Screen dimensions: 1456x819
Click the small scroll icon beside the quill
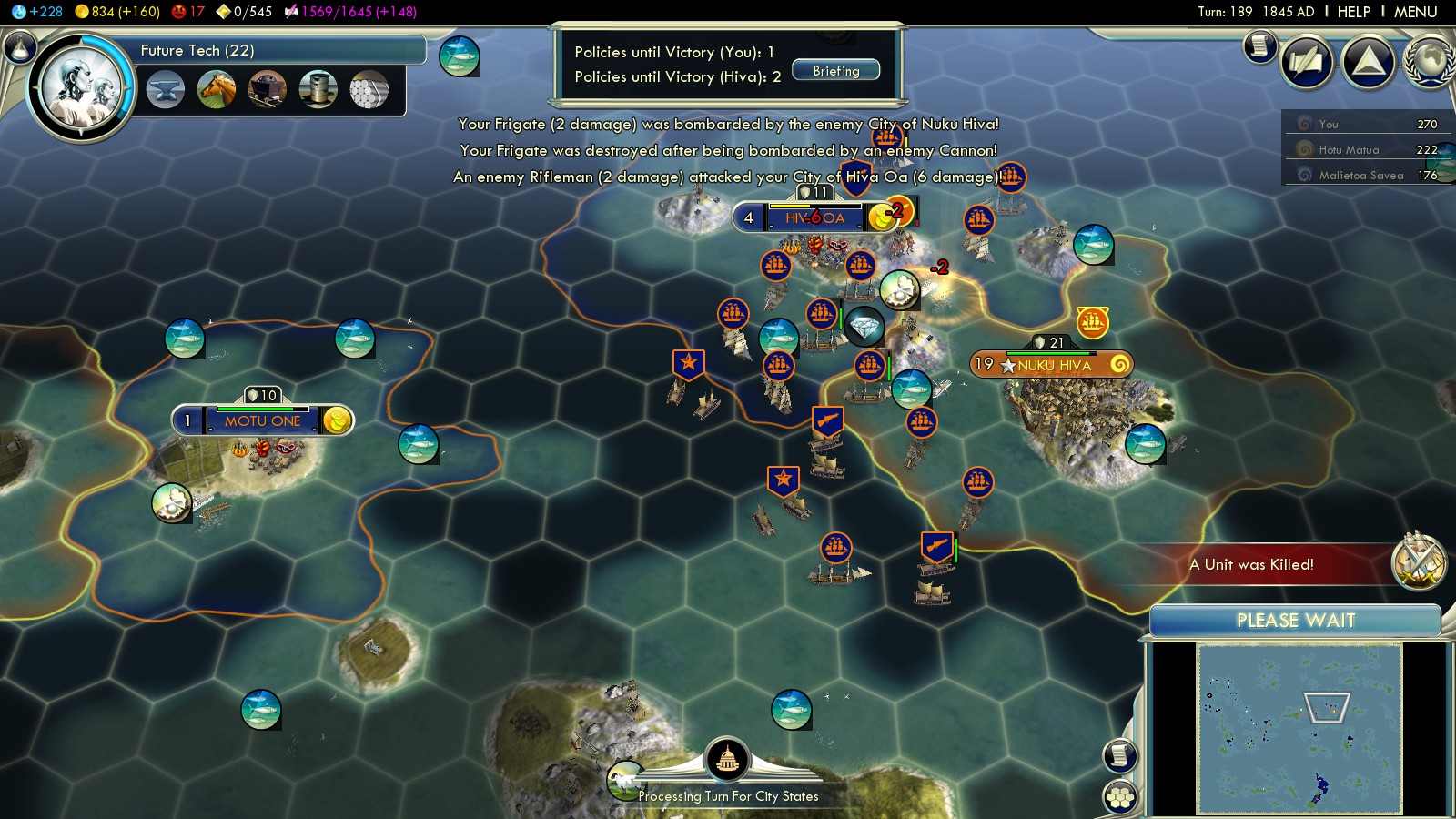click(1260, 45)
